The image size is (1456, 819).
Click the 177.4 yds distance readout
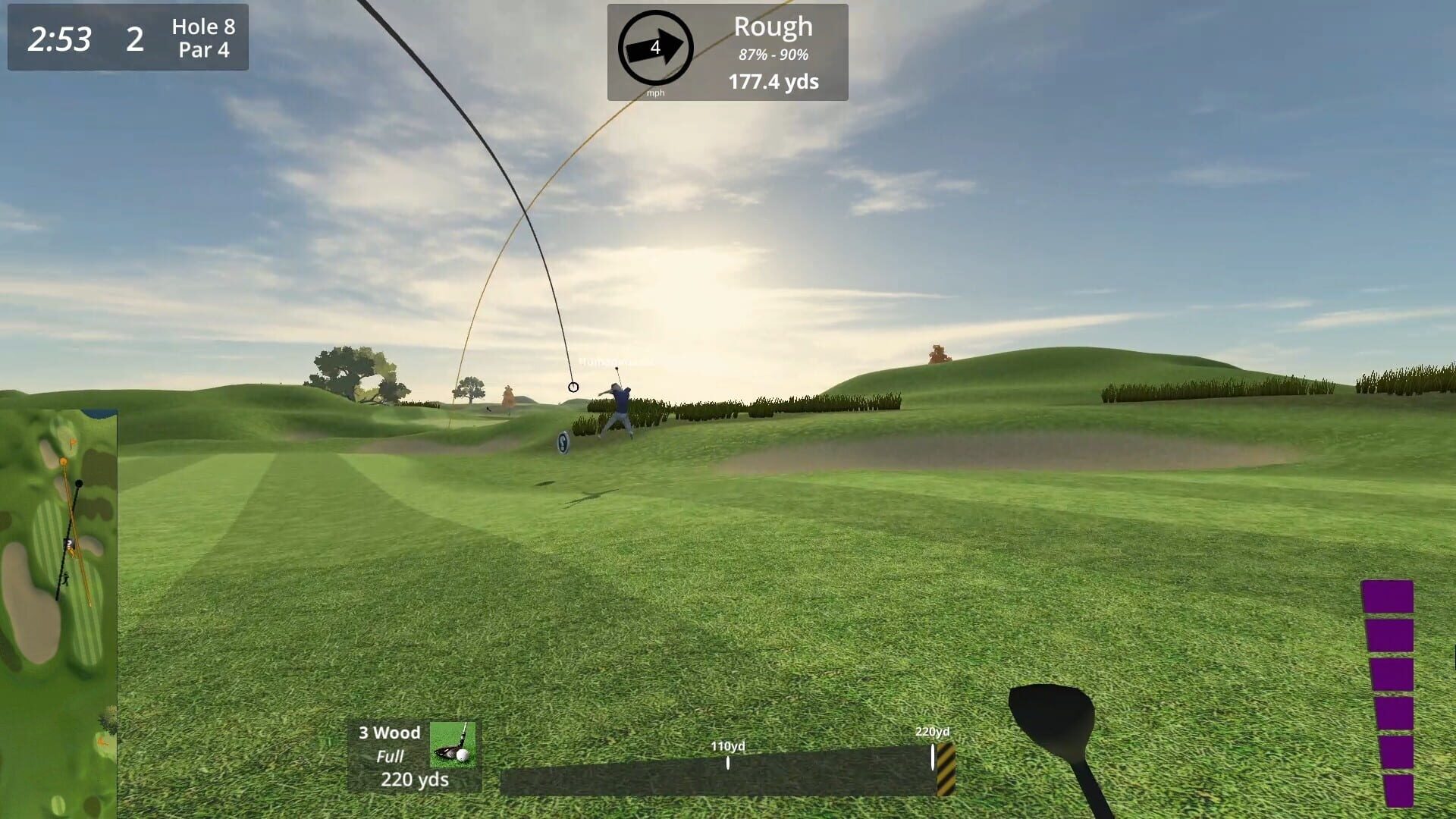pos(773,82)
